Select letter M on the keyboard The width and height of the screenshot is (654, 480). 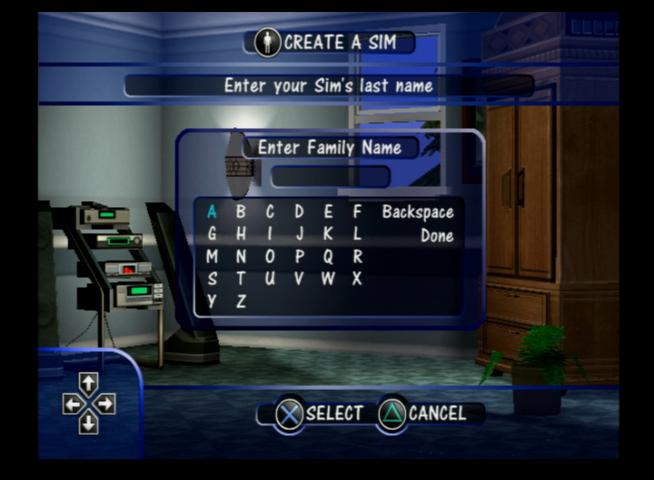(x=212, y=256)
